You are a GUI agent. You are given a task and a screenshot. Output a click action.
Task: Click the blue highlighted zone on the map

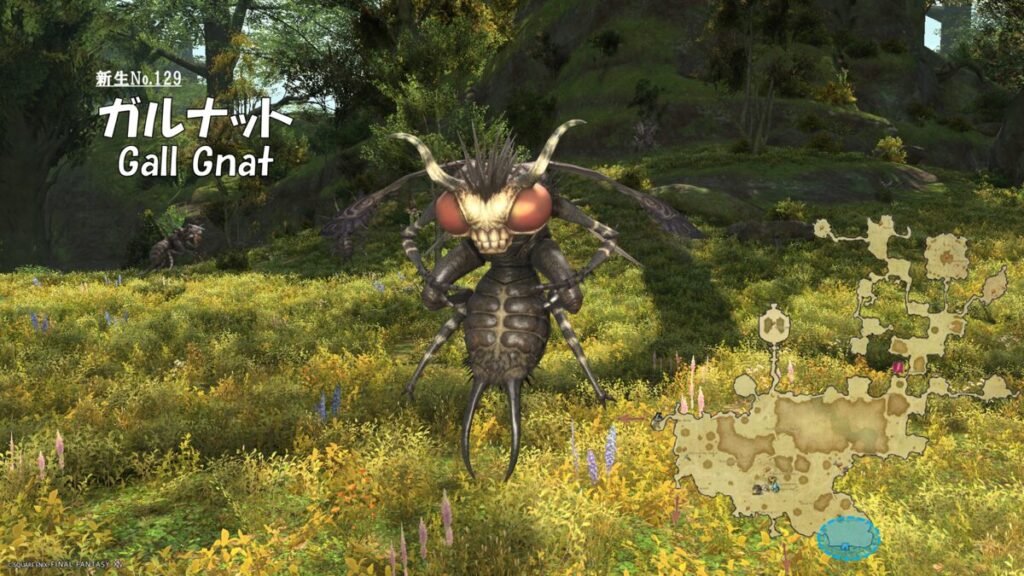coord(848,538)
